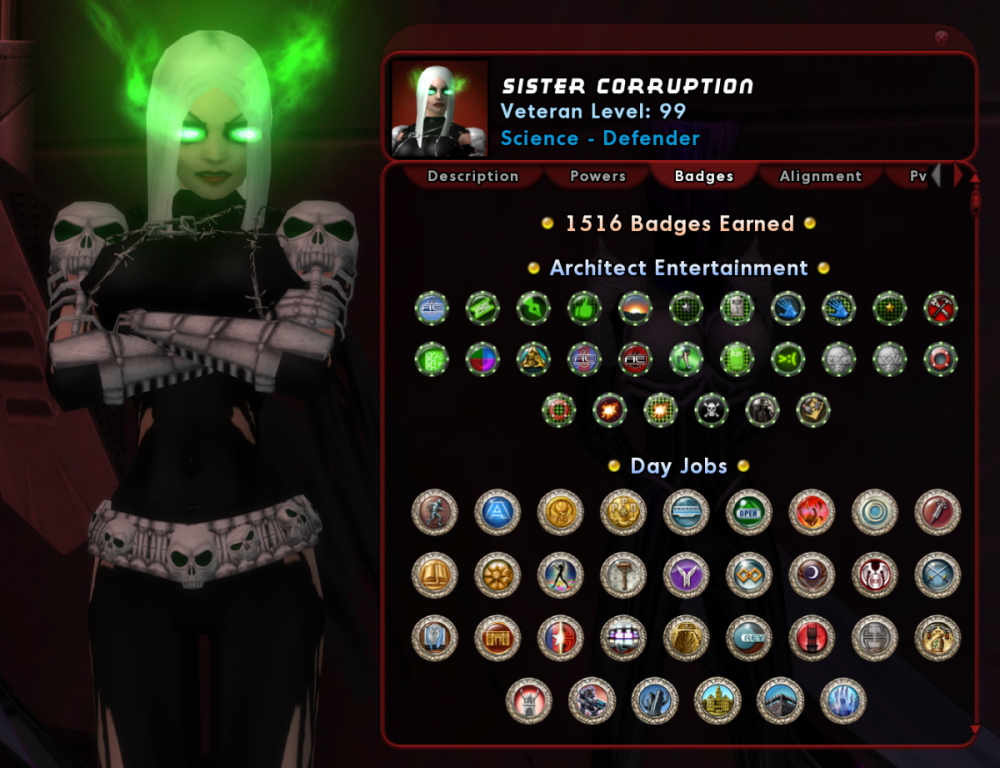Click the crossed hammer and wrench badge
Image resolution: width=1000 pixels, height=768 pixels.
click(x=940, y=308)
